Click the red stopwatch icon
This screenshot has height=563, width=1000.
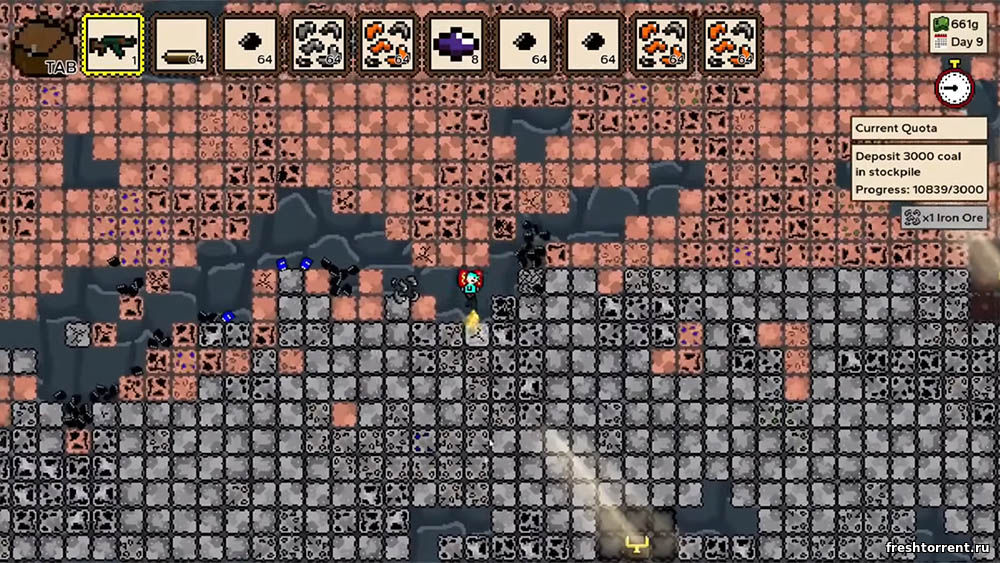pos(954,87)
